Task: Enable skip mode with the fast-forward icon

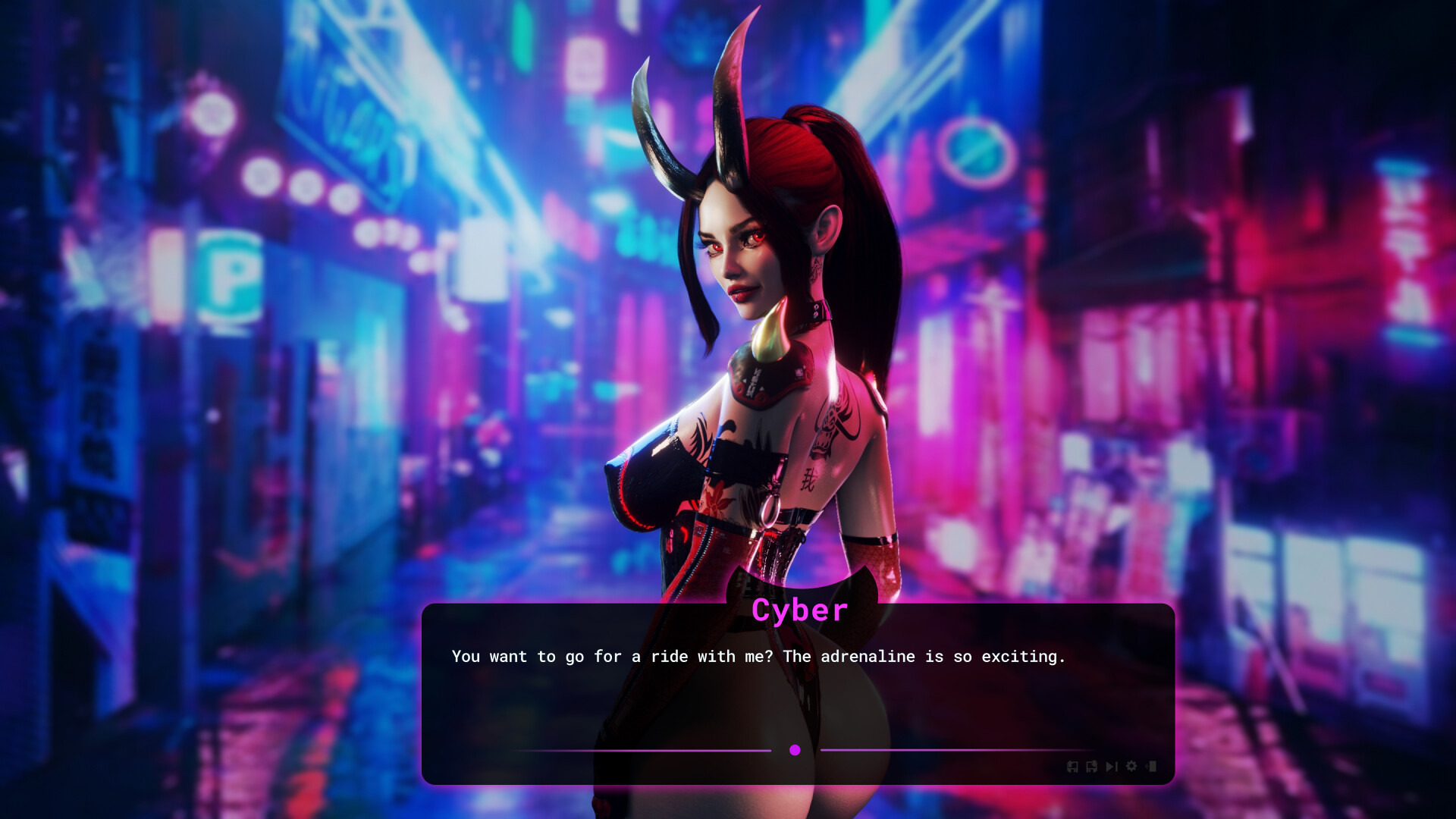Action: pos(1112,767)
